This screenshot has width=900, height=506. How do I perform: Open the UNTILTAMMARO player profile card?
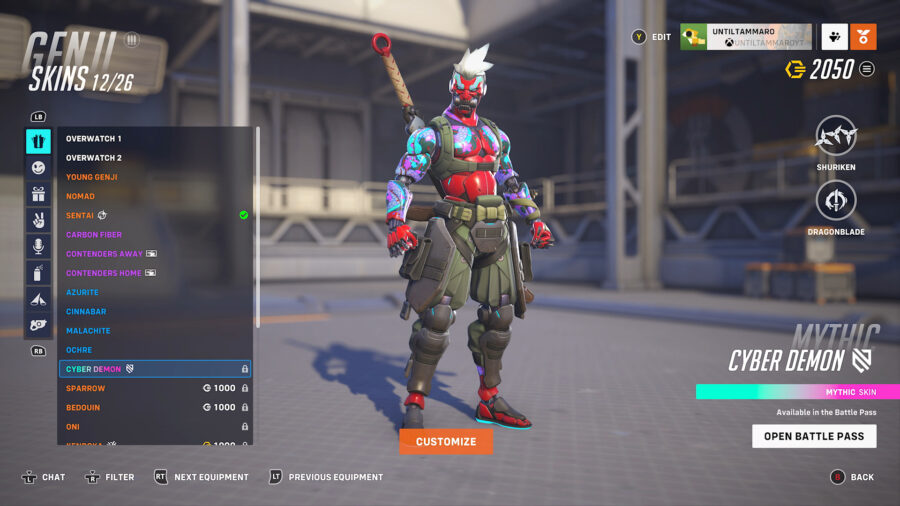click(745, 37)
